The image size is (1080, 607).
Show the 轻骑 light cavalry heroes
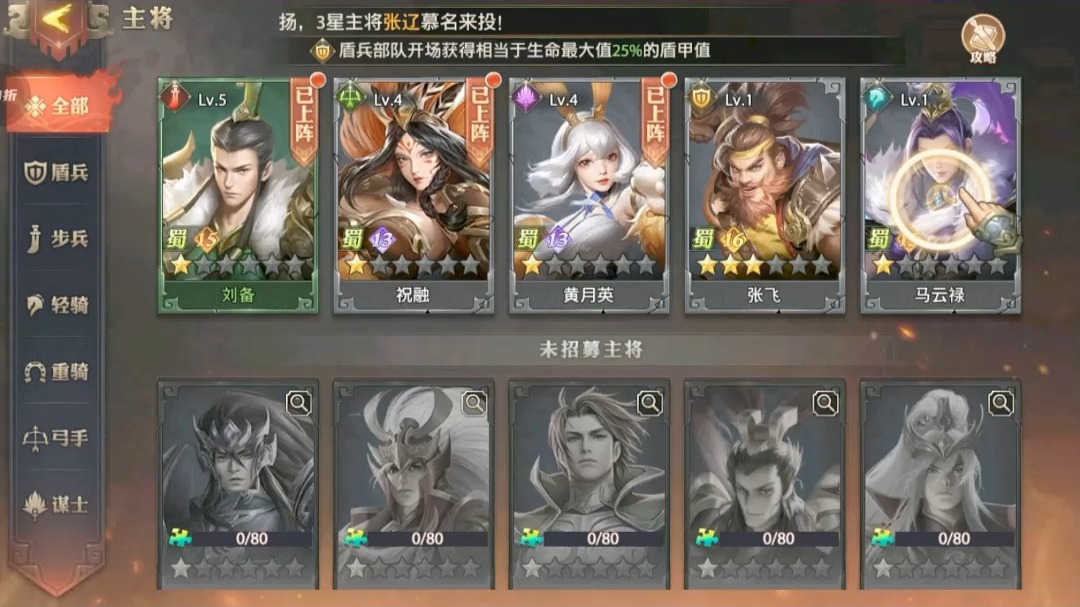(58, 305)
